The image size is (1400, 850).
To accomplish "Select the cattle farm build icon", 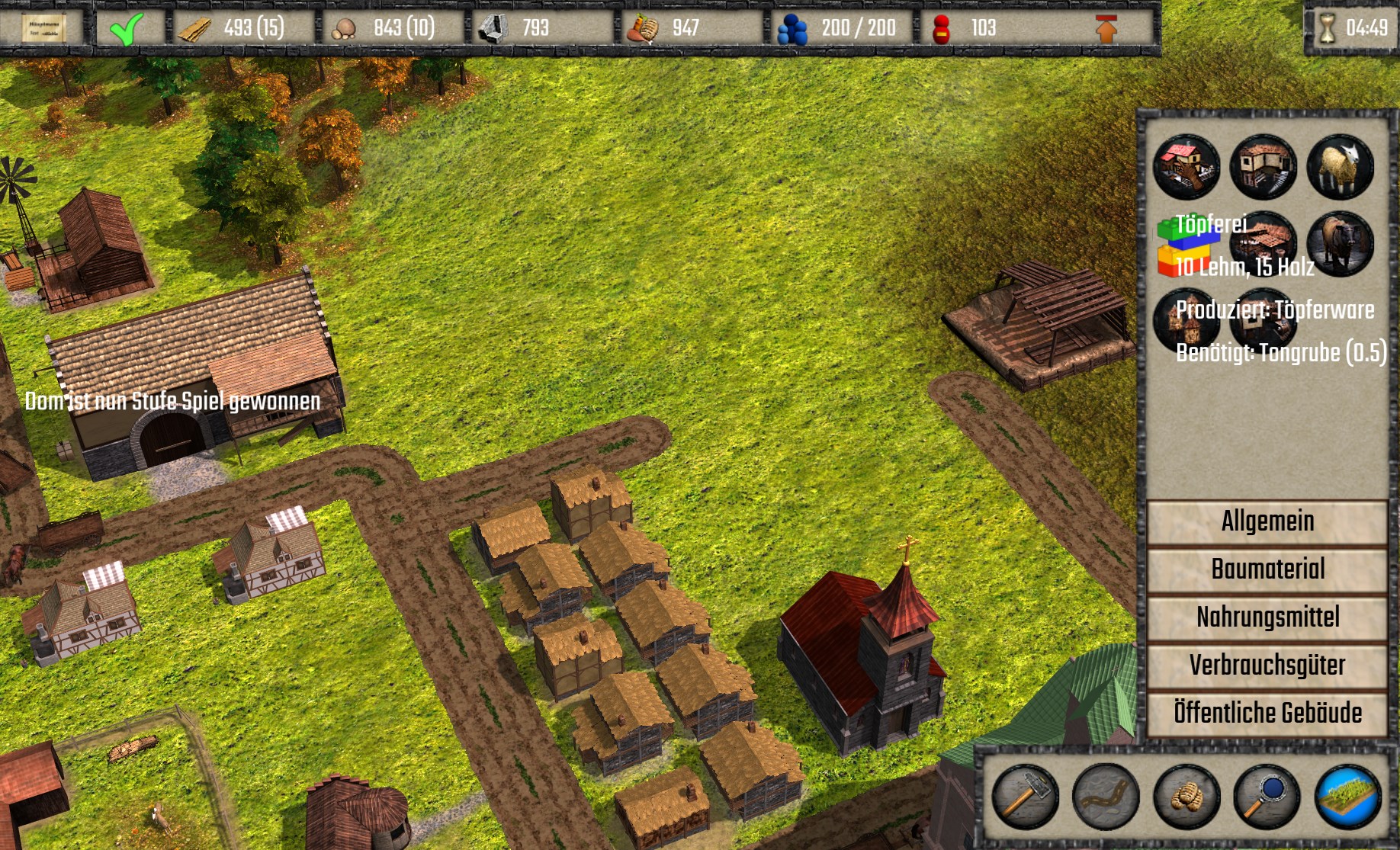I will point(1340,244).
